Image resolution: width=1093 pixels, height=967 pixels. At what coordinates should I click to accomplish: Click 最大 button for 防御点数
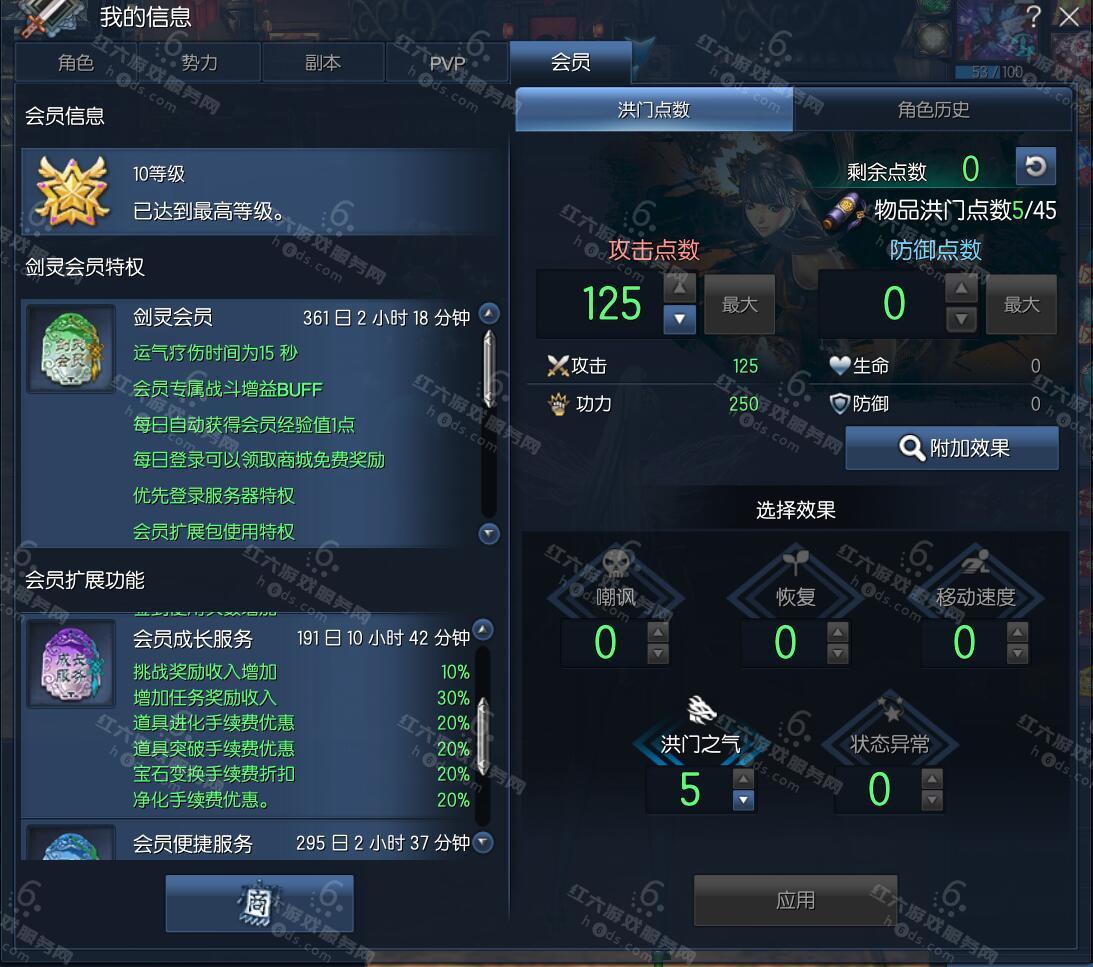[x=1021, y=305]
